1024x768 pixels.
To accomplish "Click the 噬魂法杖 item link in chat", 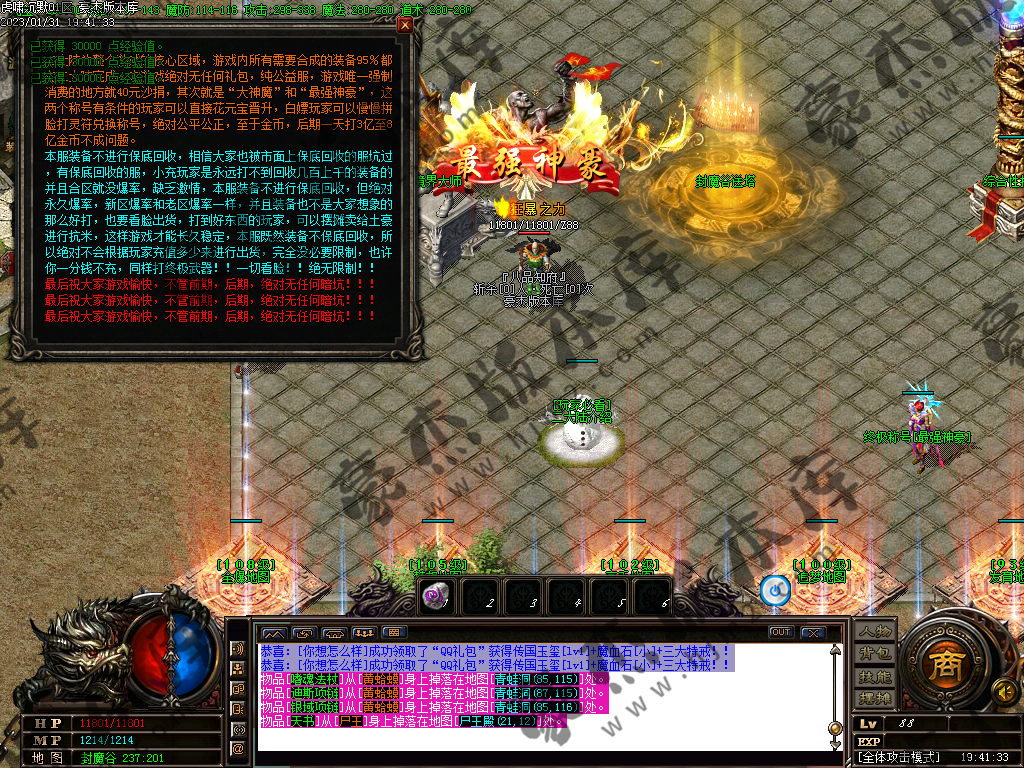I will 316,679.
